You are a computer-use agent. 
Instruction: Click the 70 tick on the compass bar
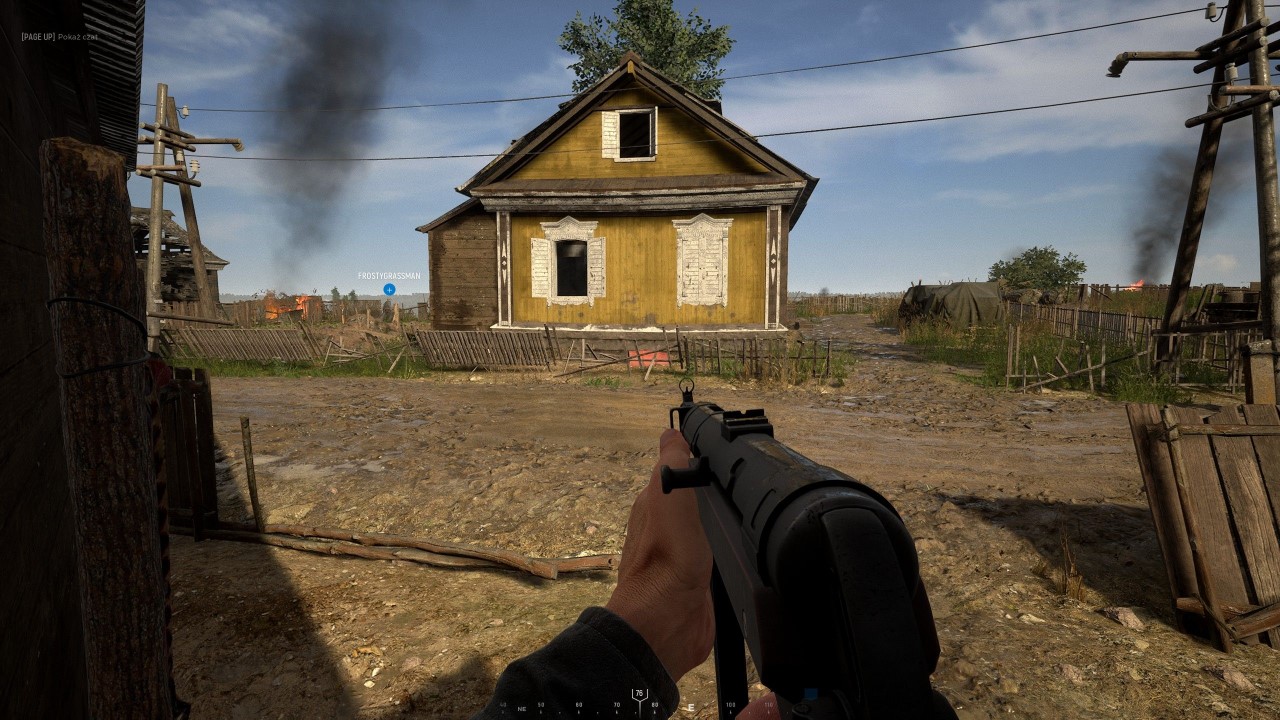616,704
